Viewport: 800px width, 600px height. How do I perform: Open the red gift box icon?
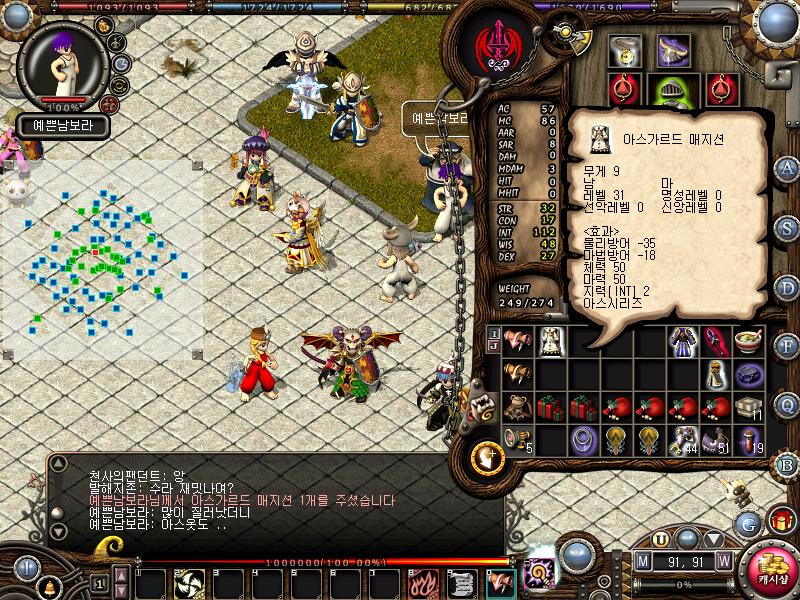(779, 521)
